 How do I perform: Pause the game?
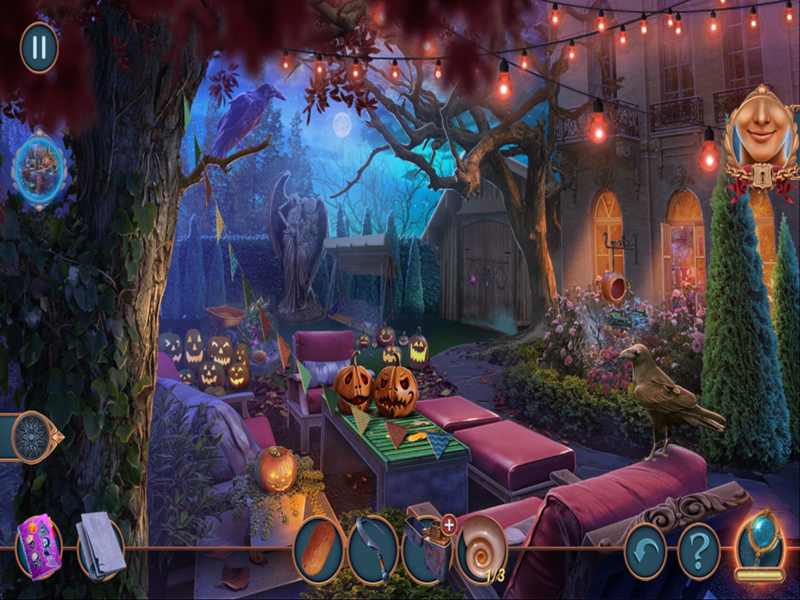[x=39, y=47]
